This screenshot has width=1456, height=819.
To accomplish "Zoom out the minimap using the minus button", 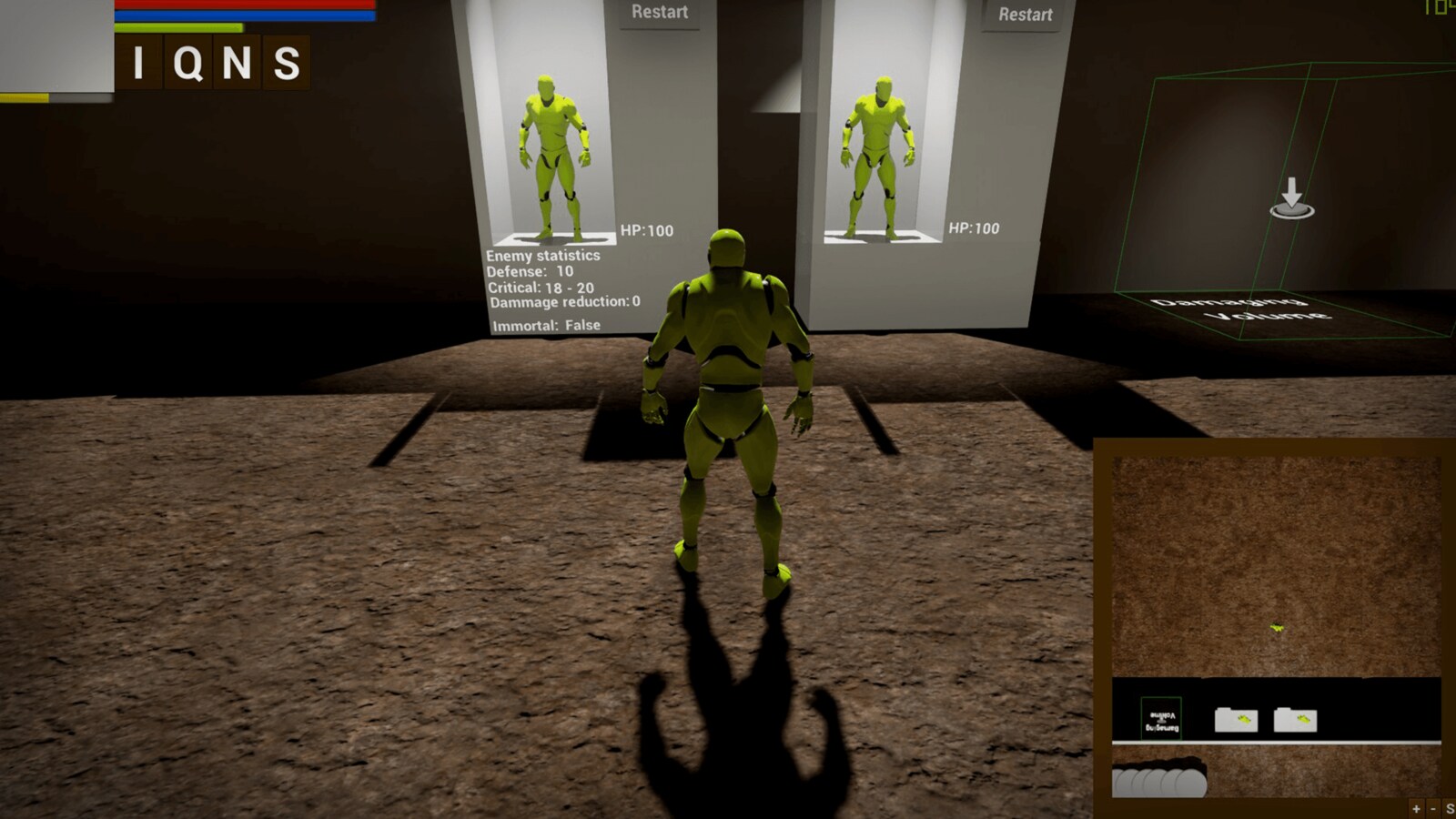I will click(x=1433, y=808).
